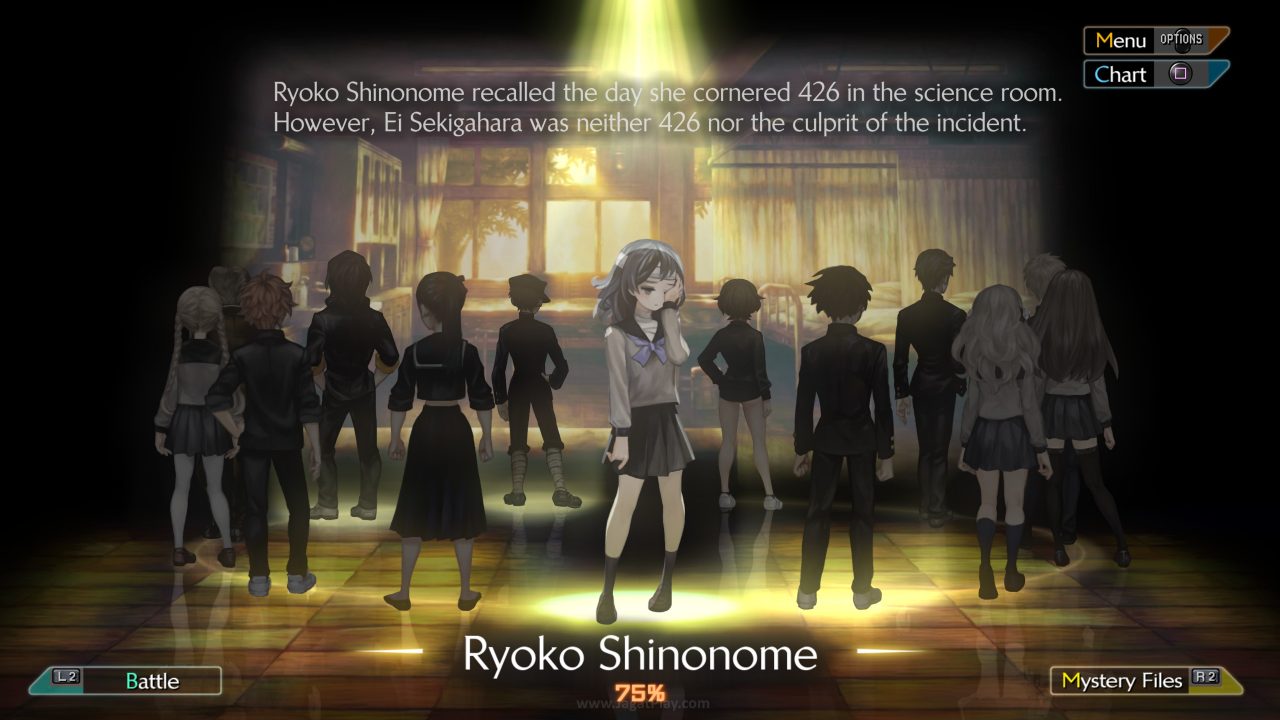Viewport: 1280px width, 720px height.
Task: Open the Chart screen
Action: [1120, 73]
